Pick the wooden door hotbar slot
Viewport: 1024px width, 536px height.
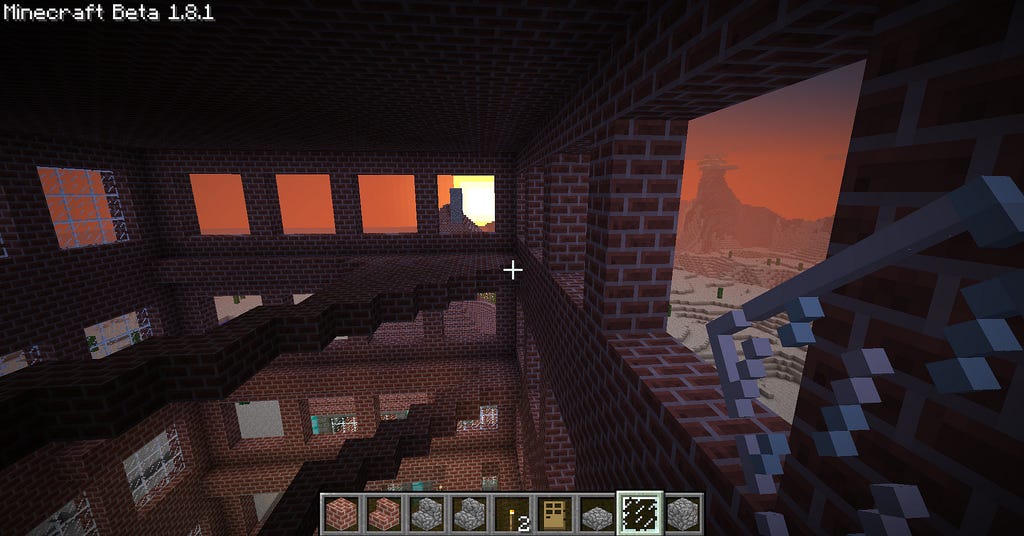[554, 512]
